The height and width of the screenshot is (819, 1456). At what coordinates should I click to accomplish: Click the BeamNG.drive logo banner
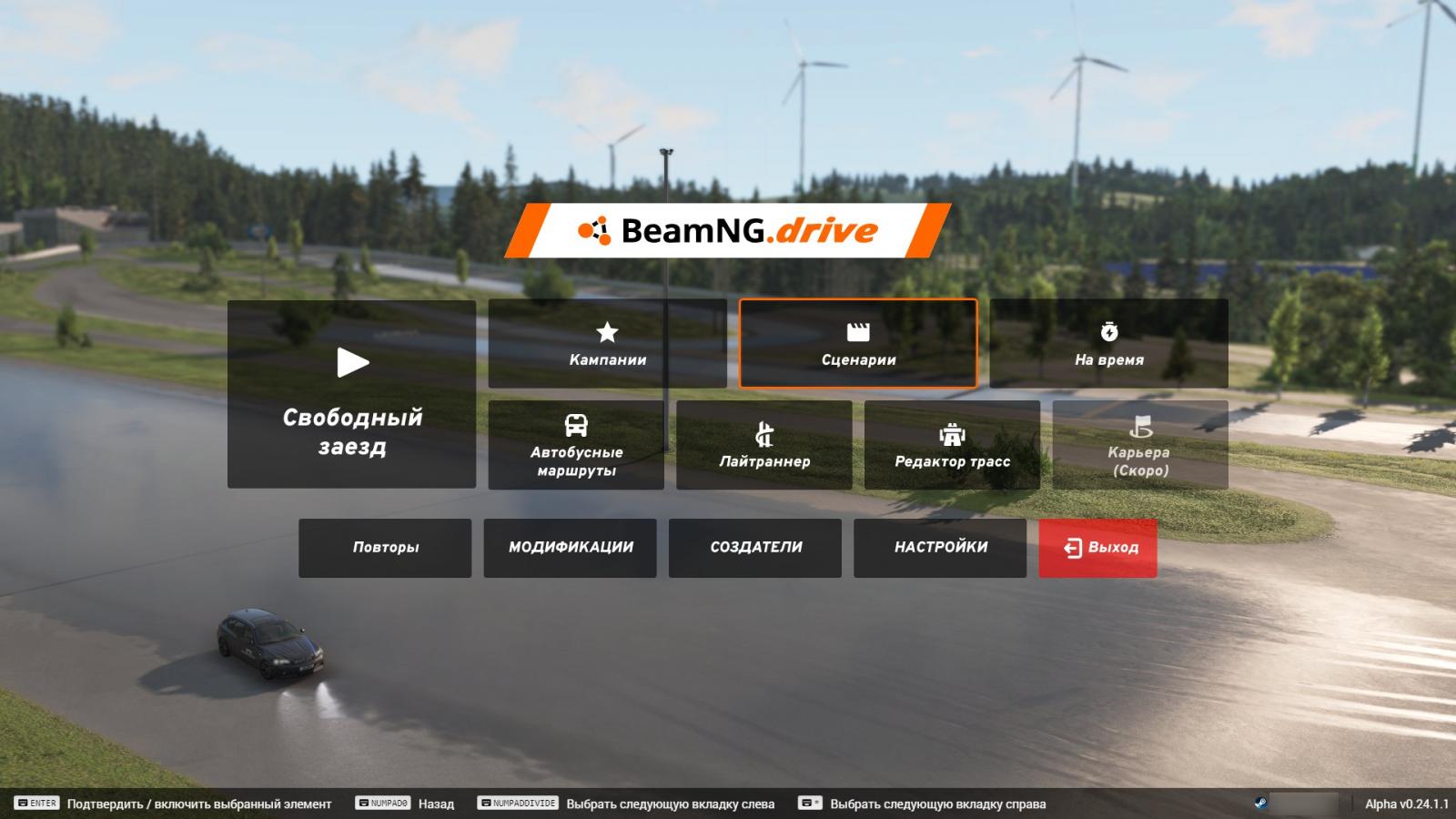point(728,230)
